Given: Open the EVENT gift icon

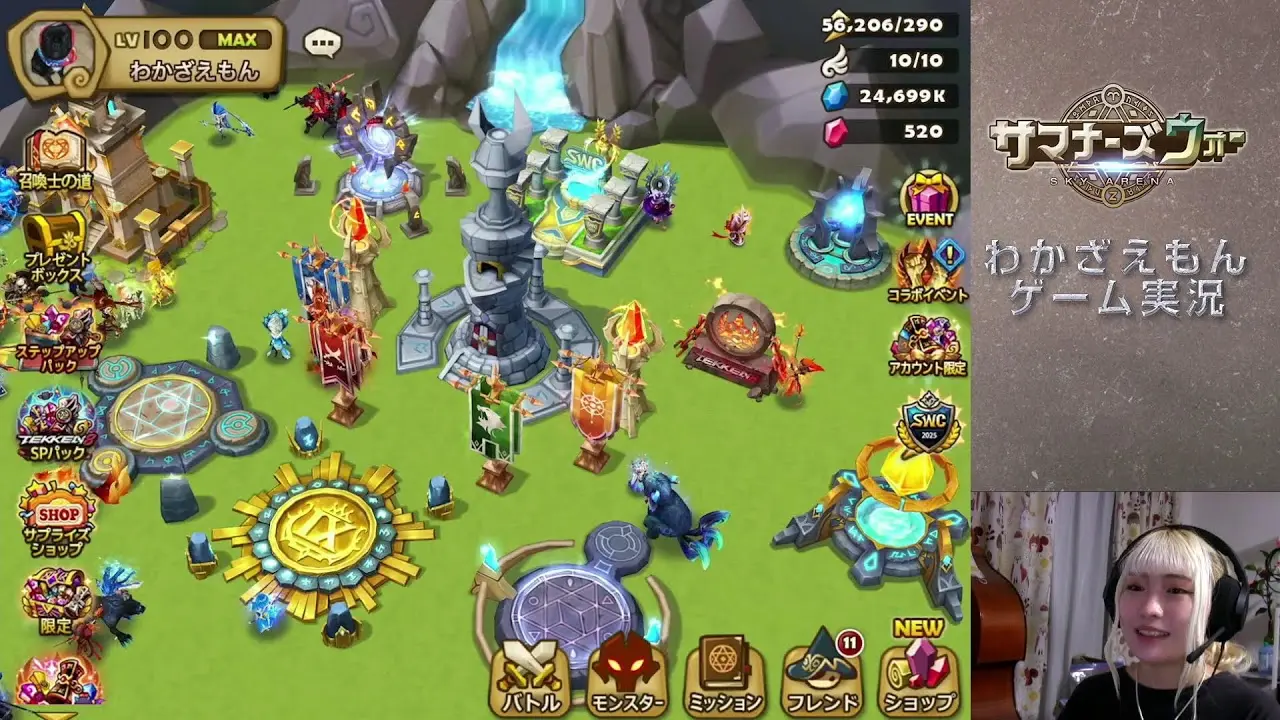Looking at the screenshot, I should (x=929, y=197).
